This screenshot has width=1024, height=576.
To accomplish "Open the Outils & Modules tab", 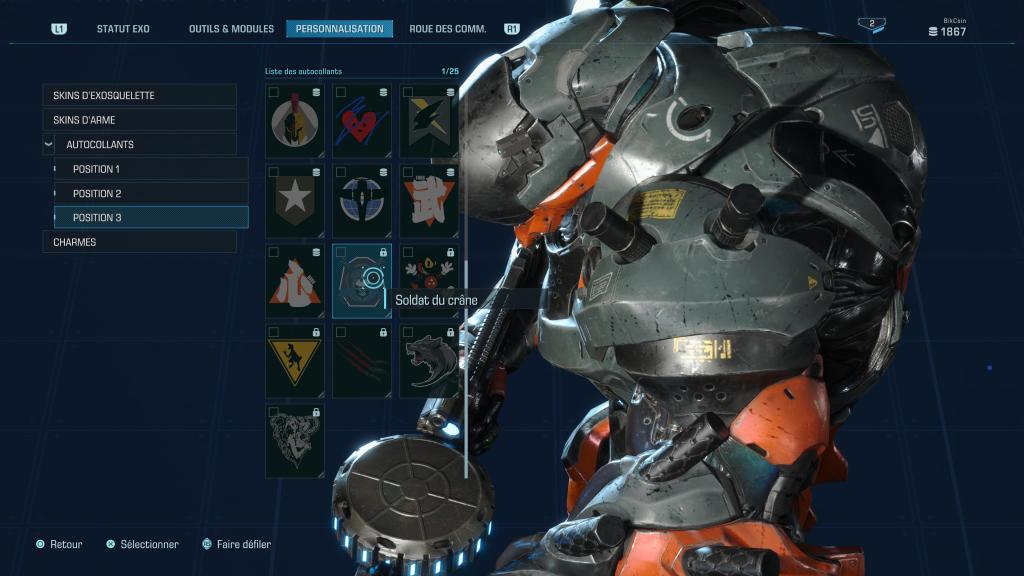I will click(x=231, y=29).
